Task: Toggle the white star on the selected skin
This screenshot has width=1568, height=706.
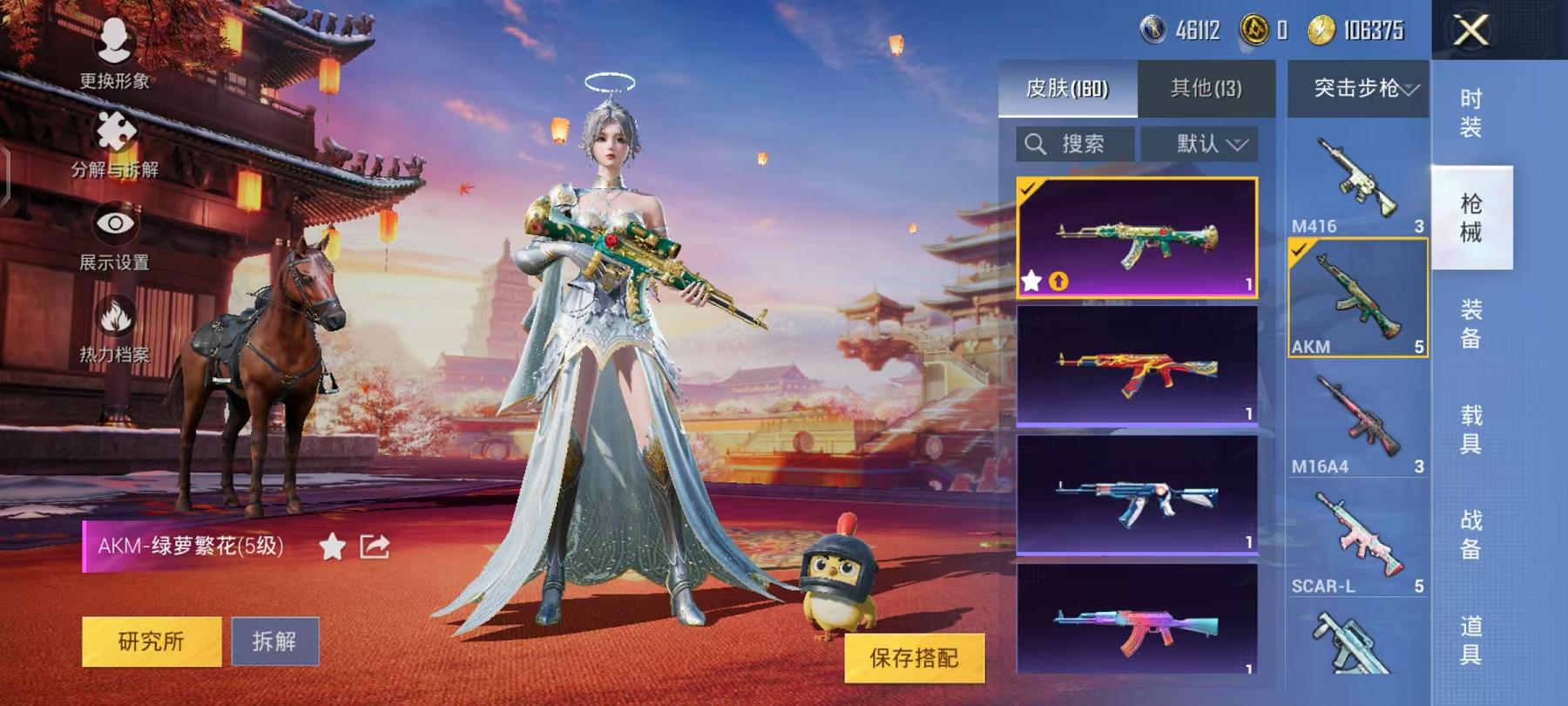Action: click(1033, 281)
